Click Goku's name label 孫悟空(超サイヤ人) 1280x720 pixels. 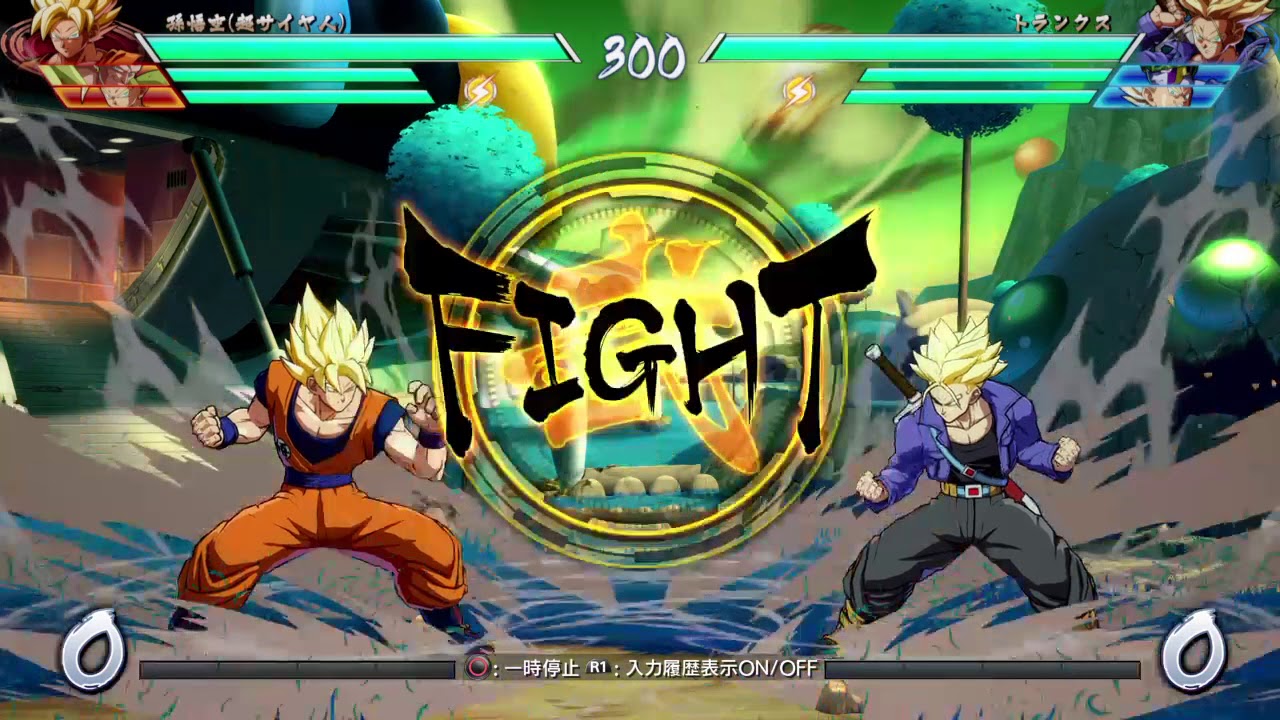[x=255, y=24]
